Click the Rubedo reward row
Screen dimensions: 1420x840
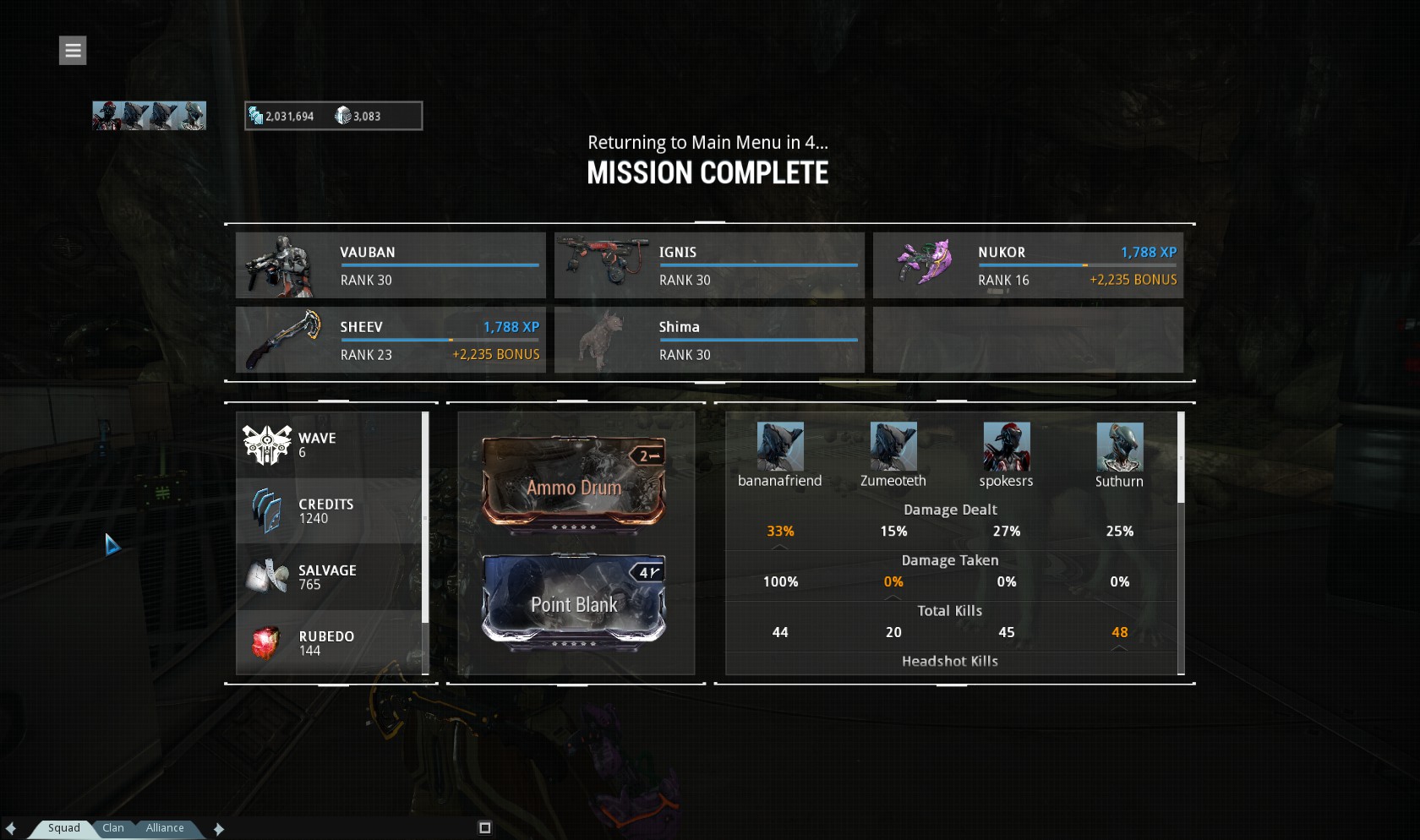[330, 643]
